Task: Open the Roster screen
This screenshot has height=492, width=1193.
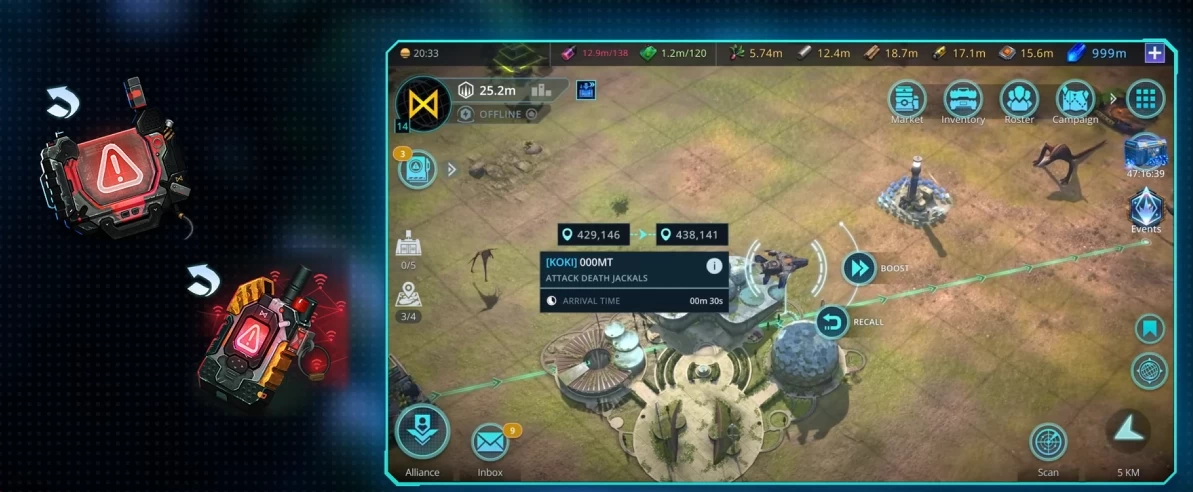Action: (1019, 99)
